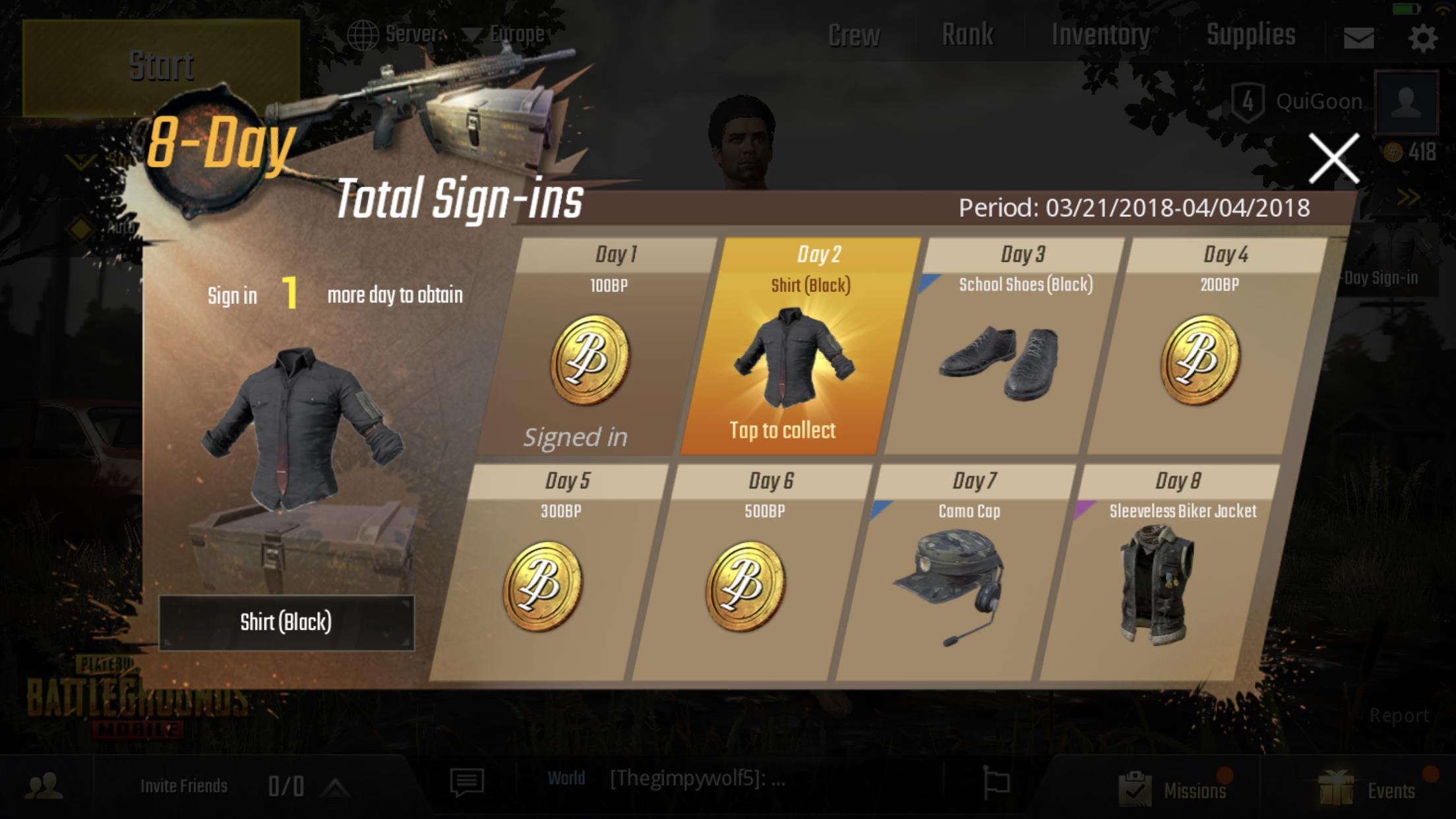Open the player profile avatar

pyautogui.click(x=1406, y=100)
